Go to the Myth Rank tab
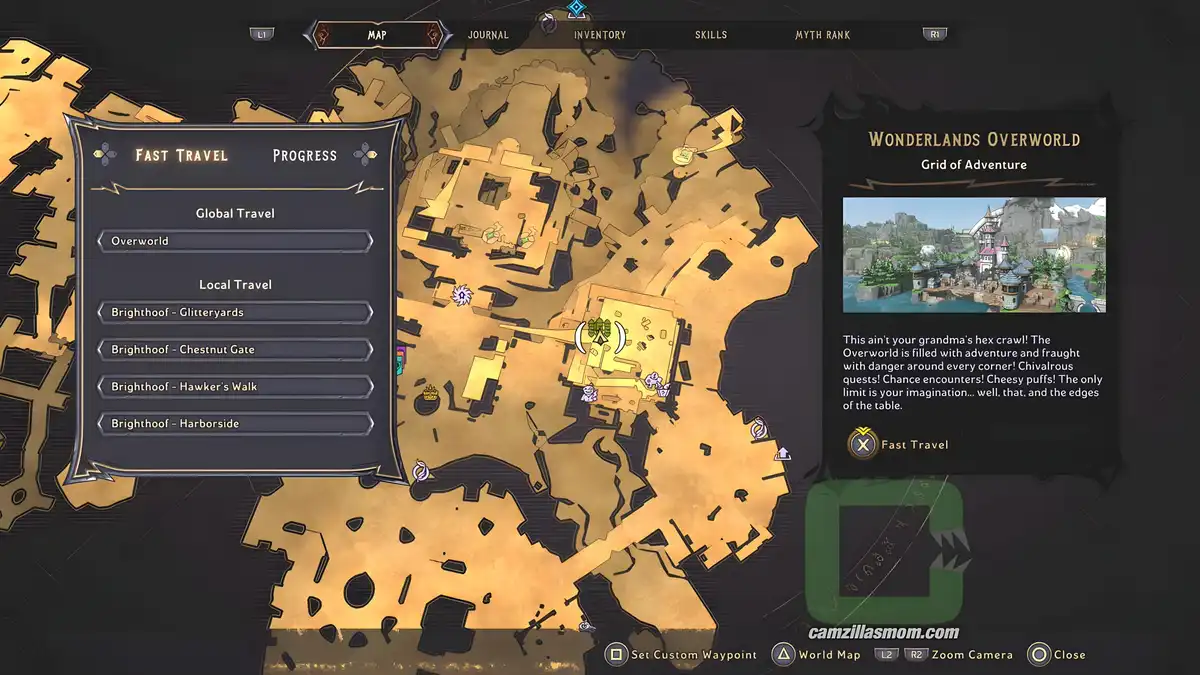Viewport: 1200px width, 675px height. pos(822,35)
